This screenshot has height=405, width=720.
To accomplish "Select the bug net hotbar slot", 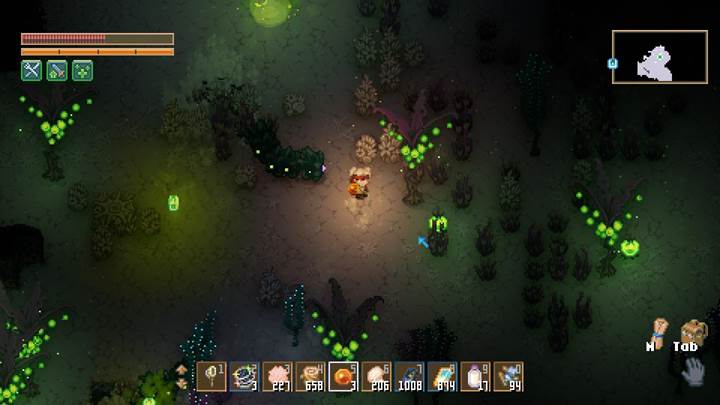I will 211,376.
